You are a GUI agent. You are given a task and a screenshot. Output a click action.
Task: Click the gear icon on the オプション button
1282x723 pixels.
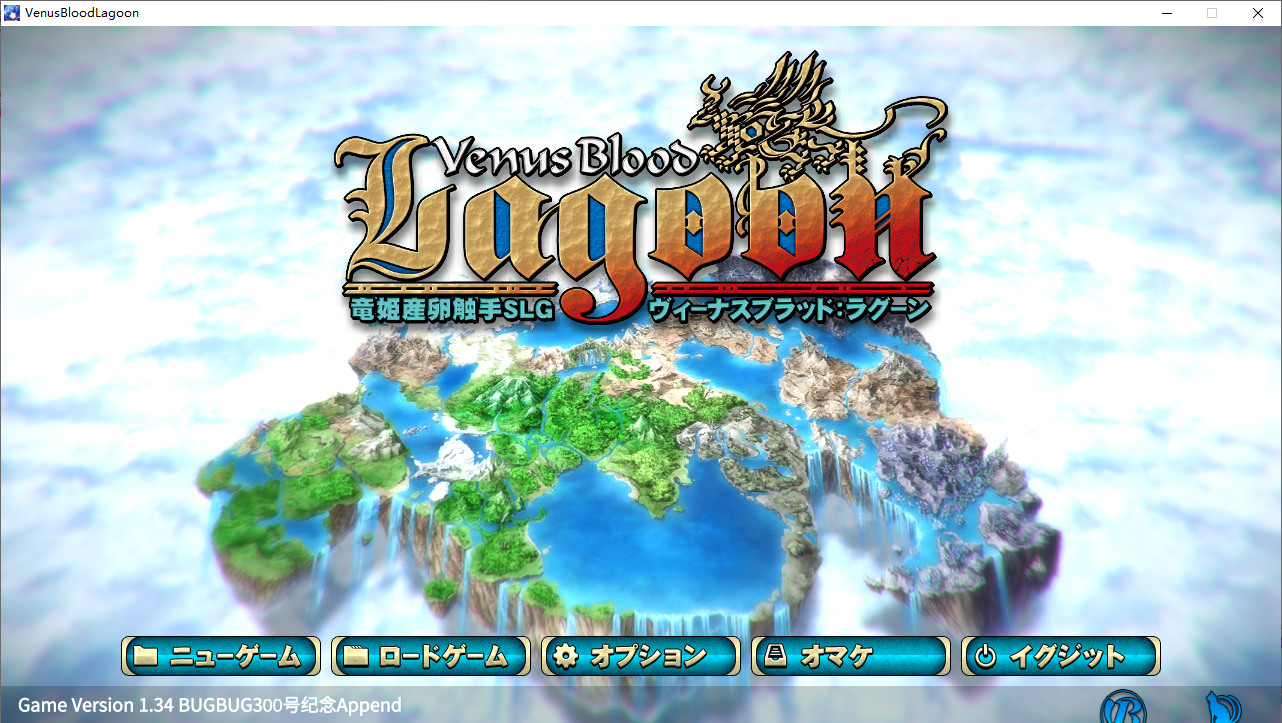tap(567, 657)
